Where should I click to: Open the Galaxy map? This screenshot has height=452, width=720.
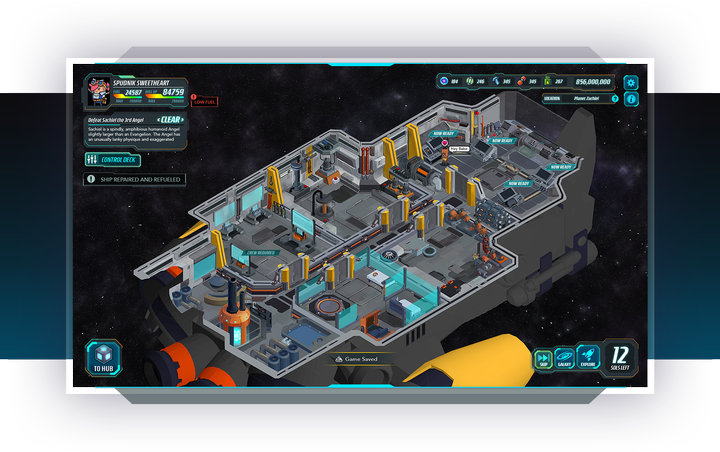[x=565, y=359]
